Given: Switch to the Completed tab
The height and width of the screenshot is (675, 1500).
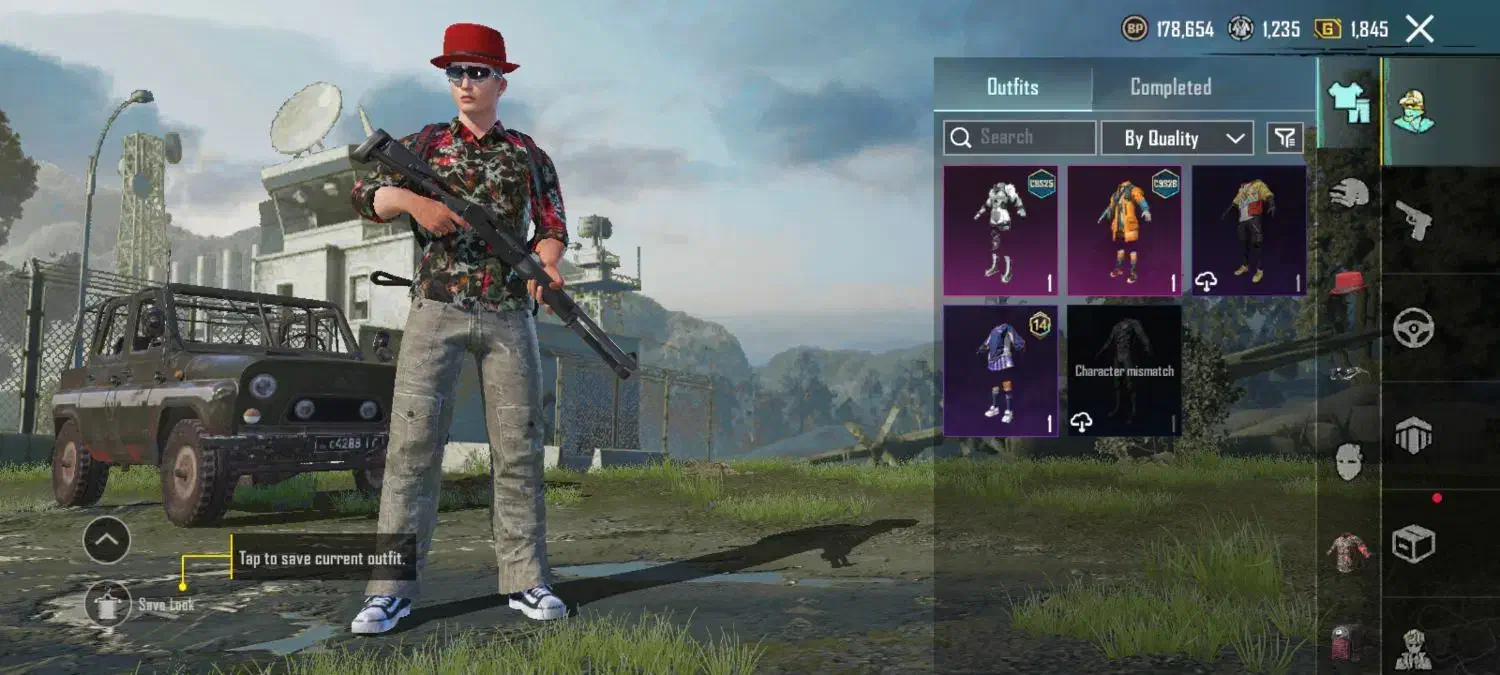Looking at the screenshot, I should click(1170, 87).
